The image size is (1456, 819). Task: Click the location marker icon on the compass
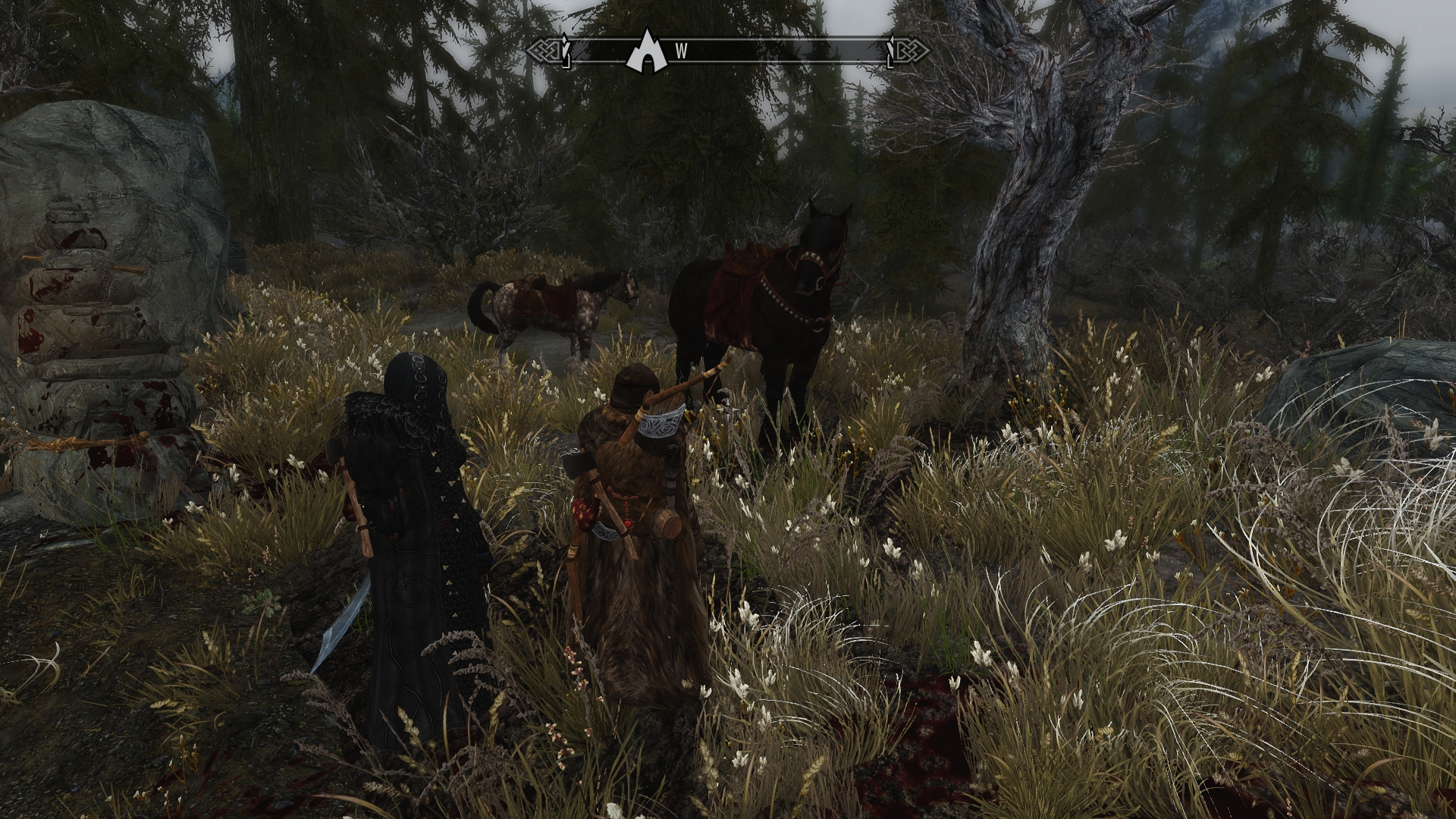pos(643,52)
